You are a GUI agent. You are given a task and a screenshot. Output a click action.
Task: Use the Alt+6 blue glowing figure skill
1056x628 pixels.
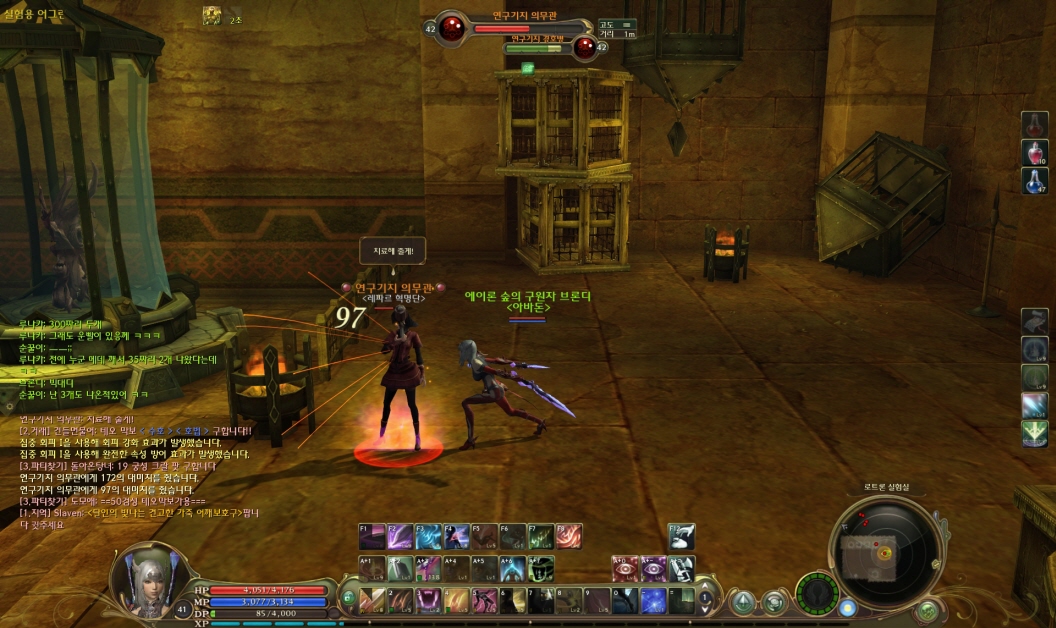coord(513,569)
